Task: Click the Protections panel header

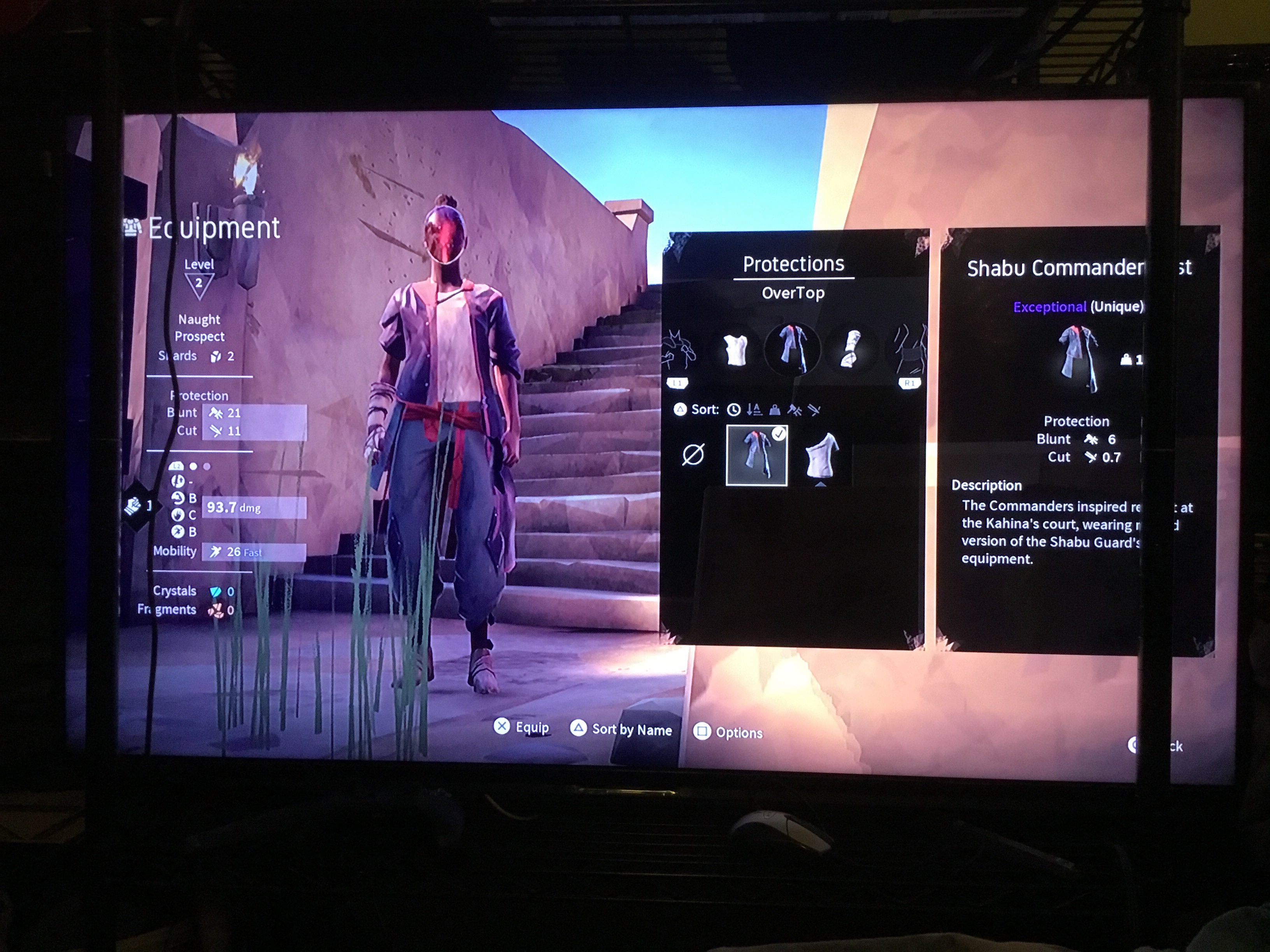Action: click(x=793, y=264)
